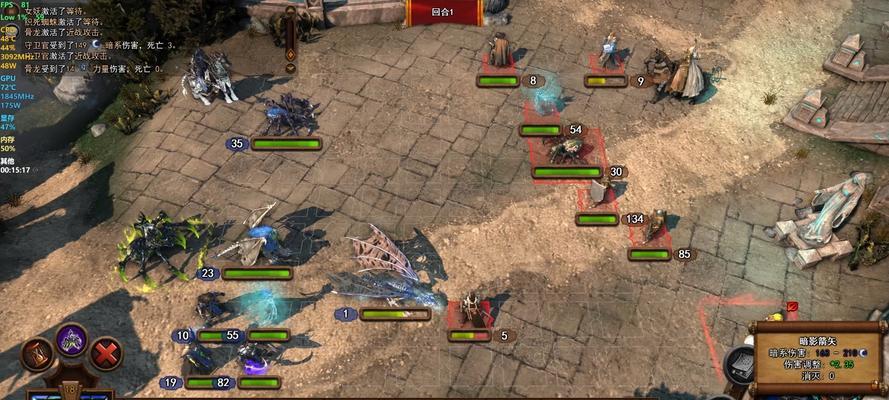The height and width of the screenshot is (400, 889).
Task: Click the hourglass wait button
Action: pyautogui.click(x=38, y=353)
